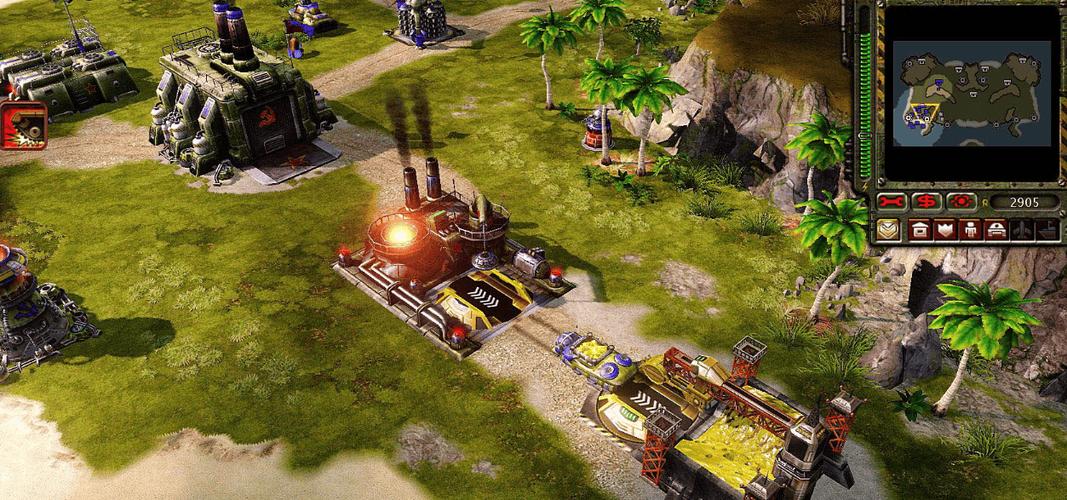Select the shield defenses build tab

pos(944,230)
